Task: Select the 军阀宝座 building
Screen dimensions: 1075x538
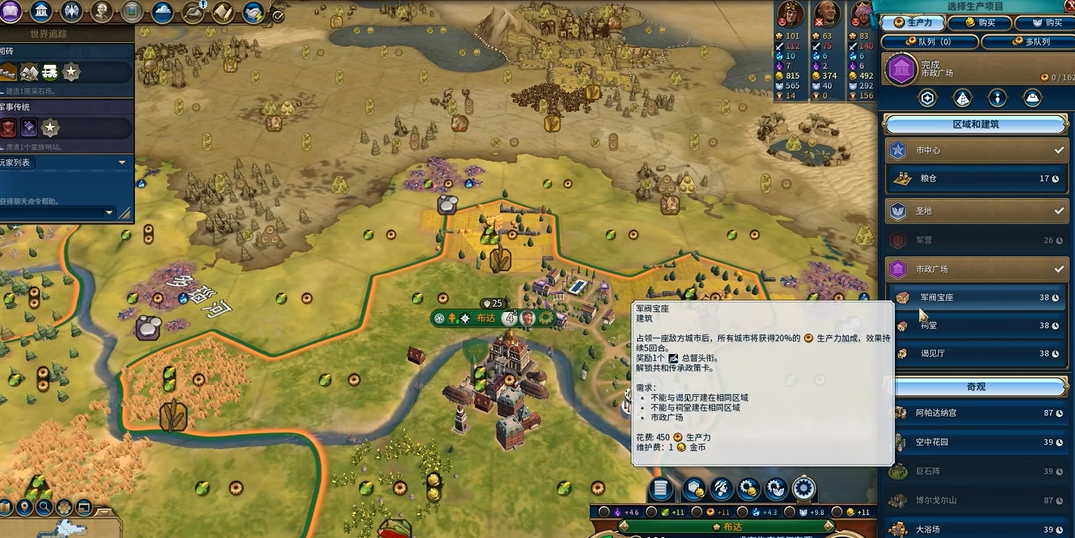Action: tap(975, 298)
